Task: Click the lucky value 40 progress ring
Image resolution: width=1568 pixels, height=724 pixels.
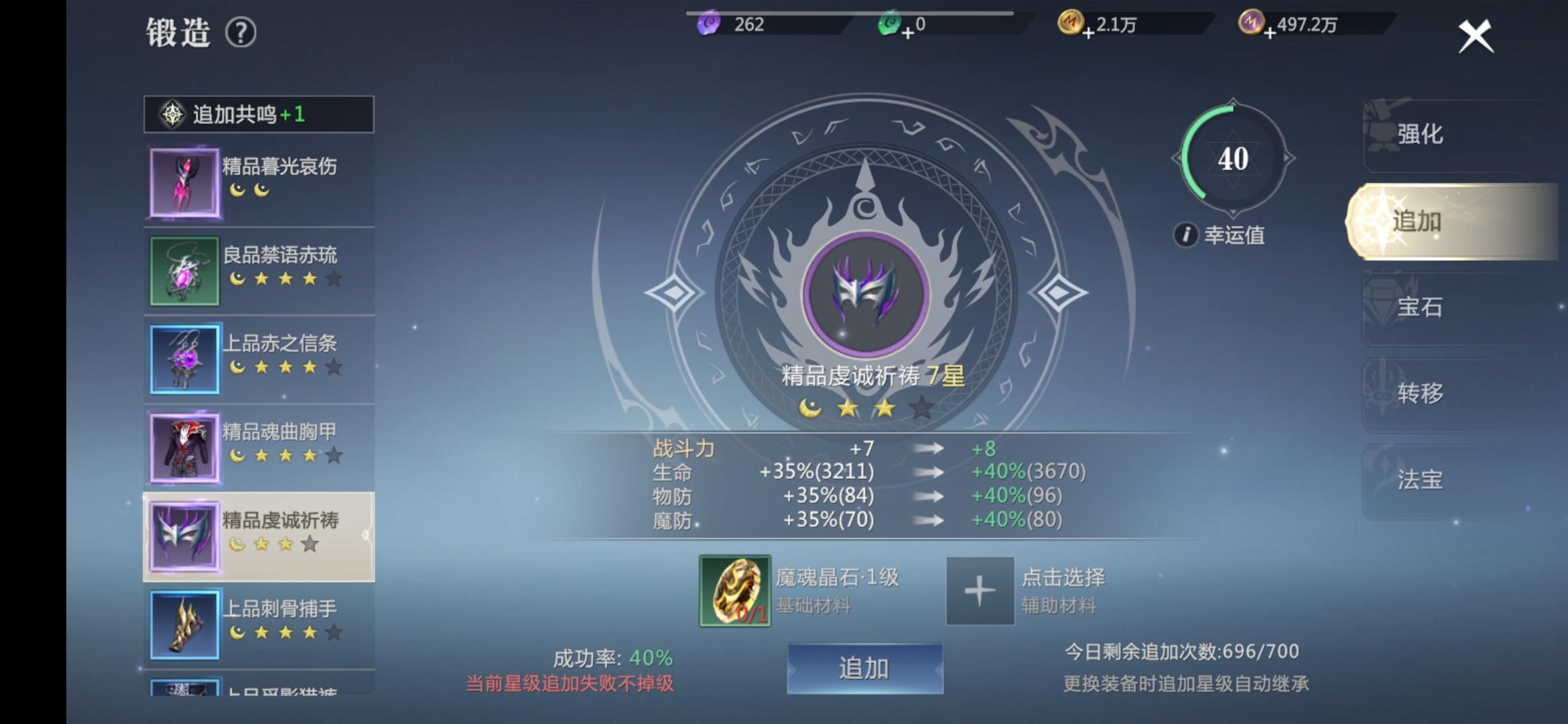Action: [1233, 159]
